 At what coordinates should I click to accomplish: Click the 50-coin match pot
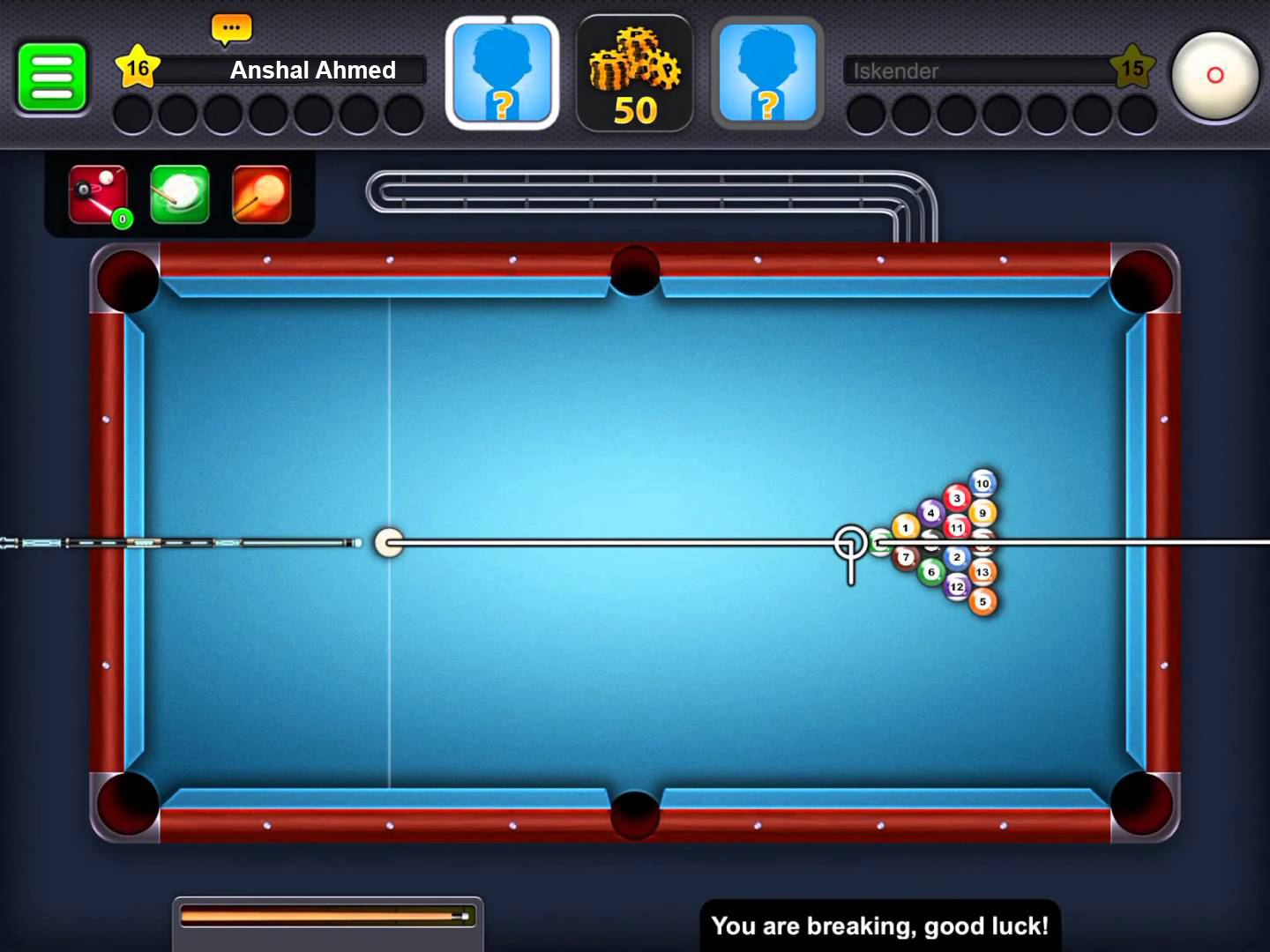pyautogui.click(x=634, y=73)
